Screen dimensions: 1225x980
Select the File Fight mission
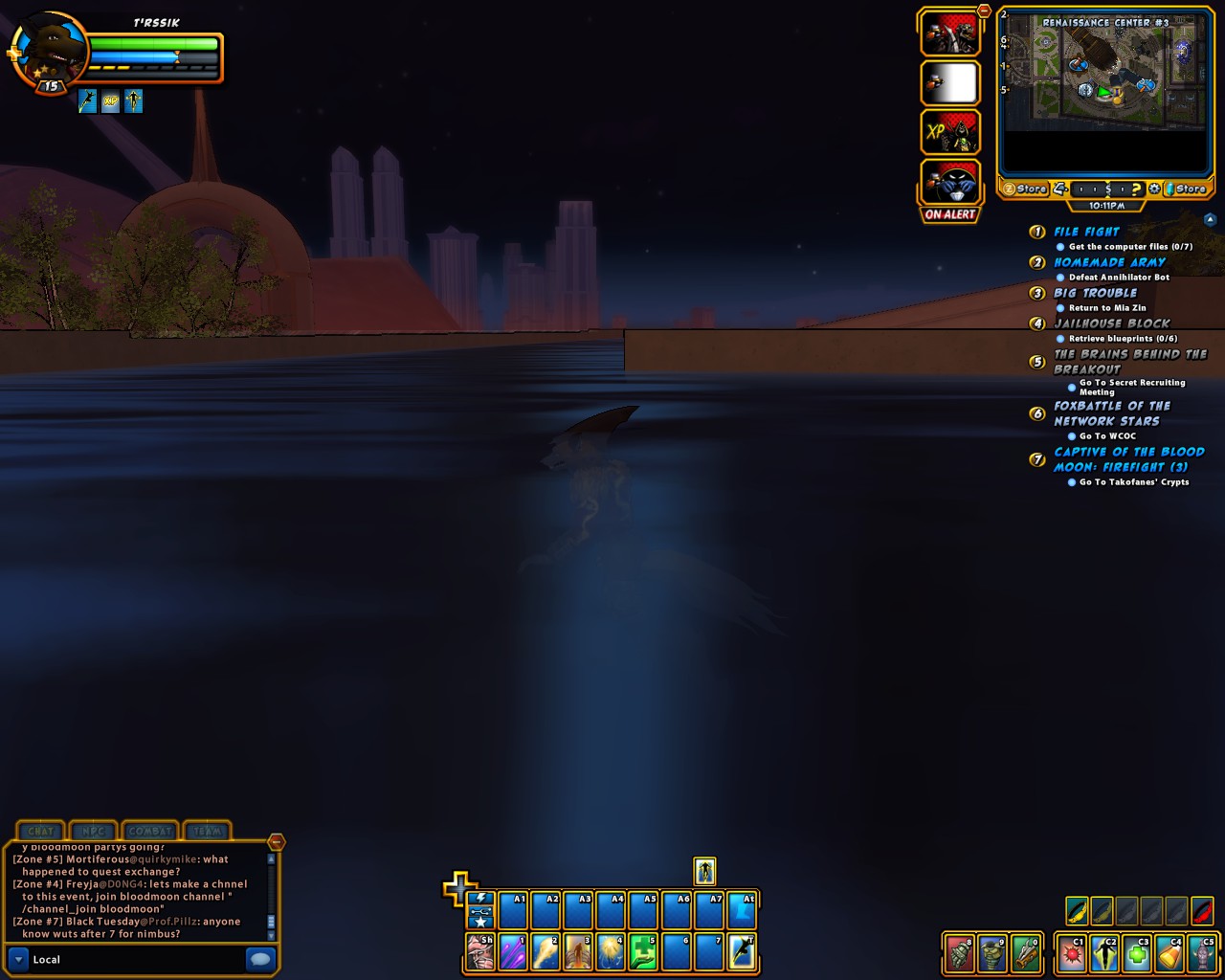click(x=1086, y=232)
